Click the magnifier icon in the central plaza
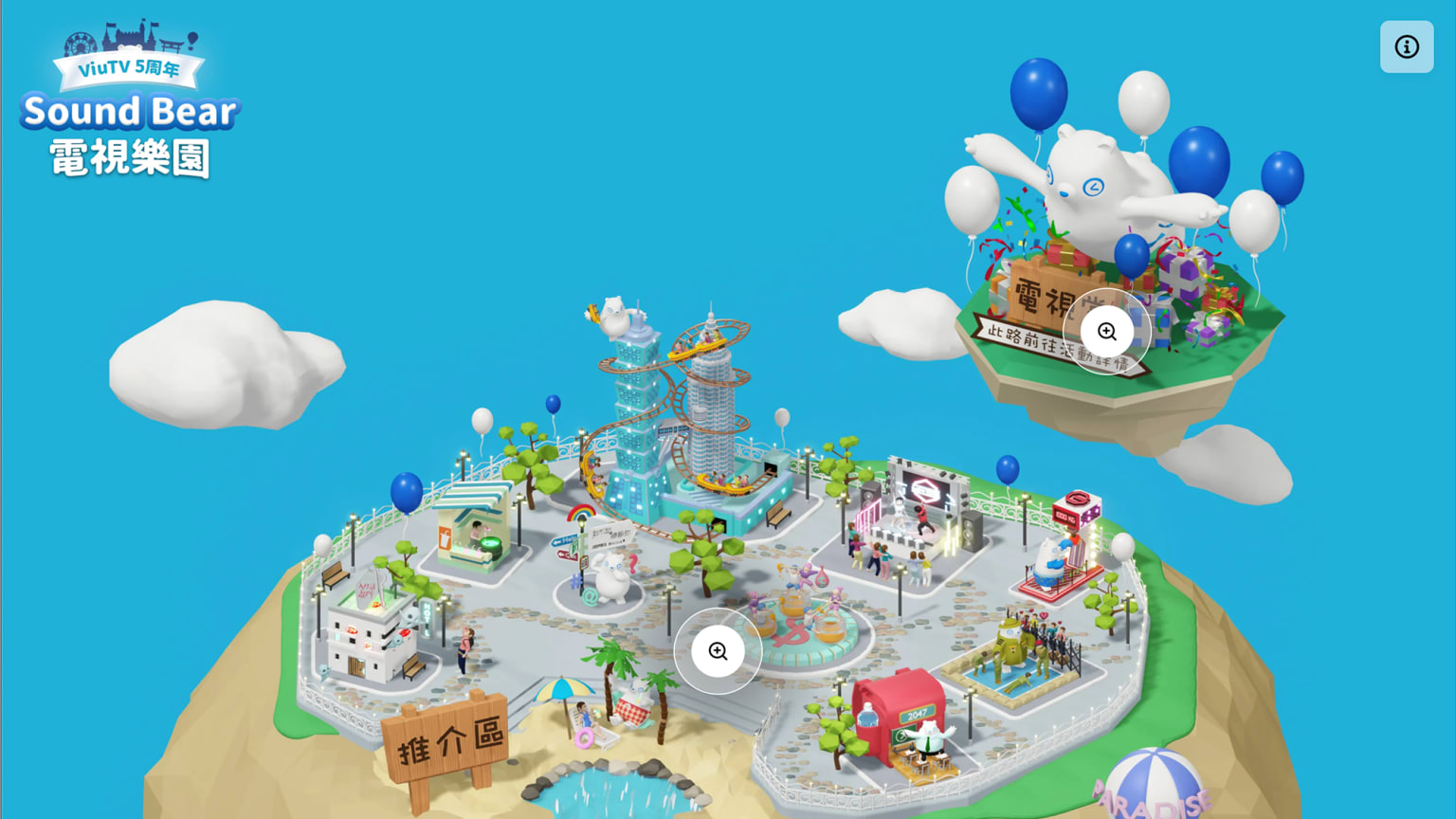The width and height of the screenshot is (1456, 819). click(718, 651)
